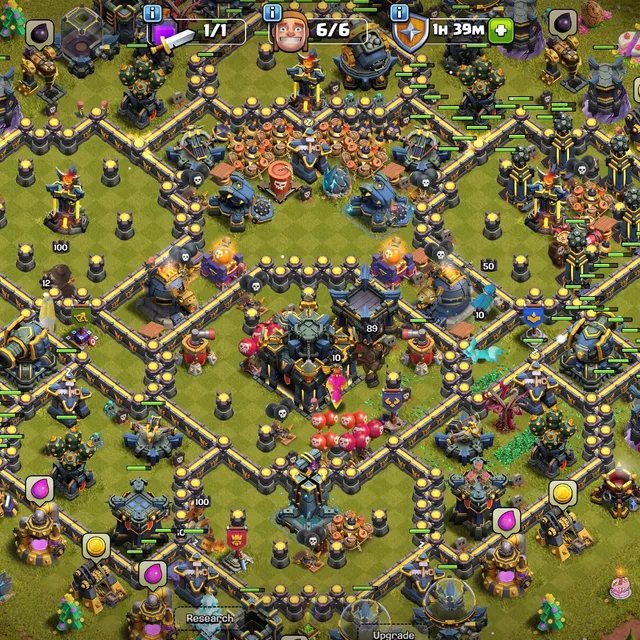Image resolution: width=640 pixels, height=640 pixels.
Task: Open the Research button
Action: coord(209,619)
